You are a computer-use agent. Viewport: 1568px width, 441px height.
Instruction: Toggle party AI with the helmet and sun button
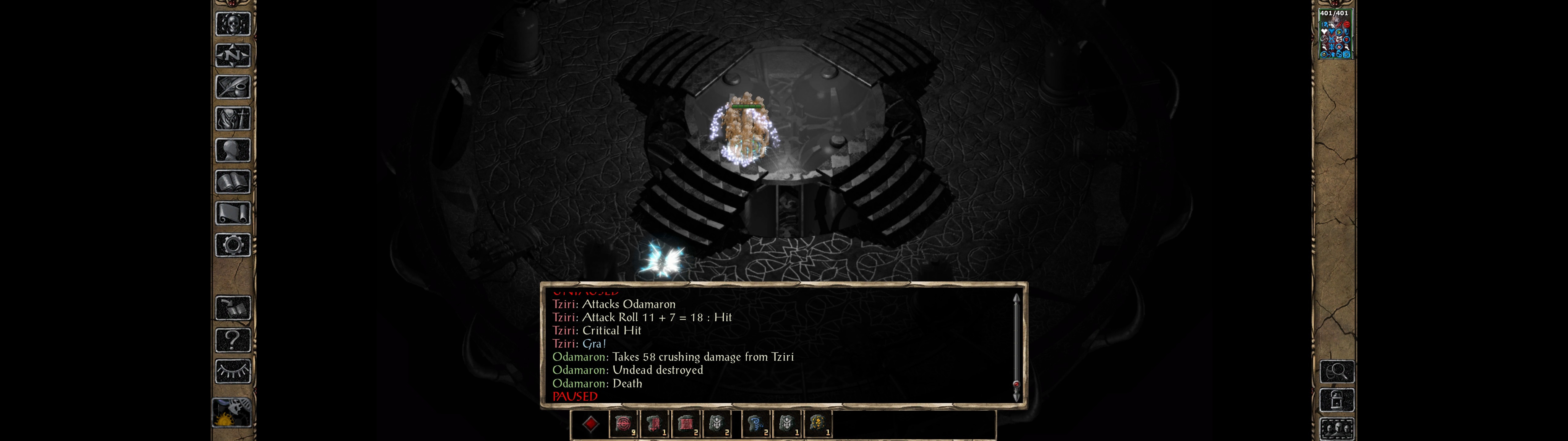(x=231, y=413)
